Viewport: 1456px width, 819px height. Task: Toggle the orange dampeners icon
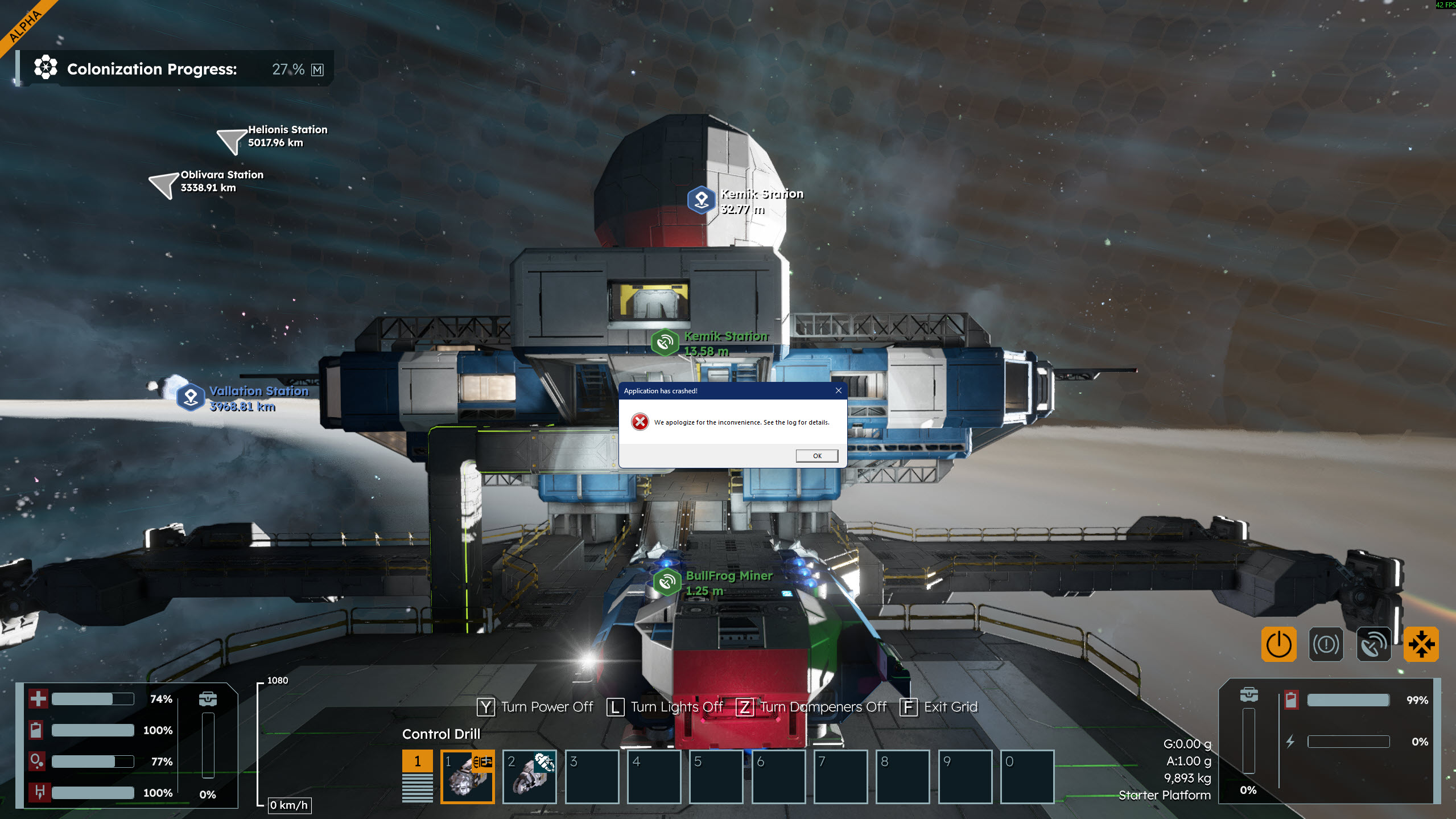pyautogui.click(x=1421, y=644)
